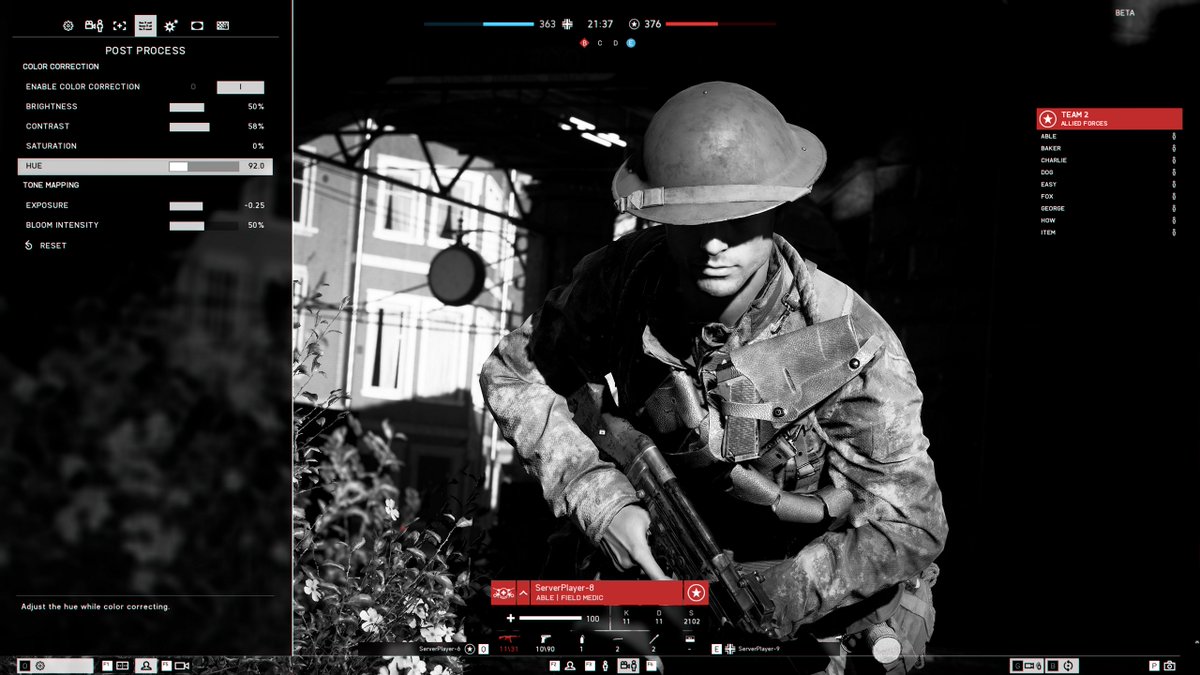
Task: Open the gear settings tab
Action: click(x=68, y=26)
